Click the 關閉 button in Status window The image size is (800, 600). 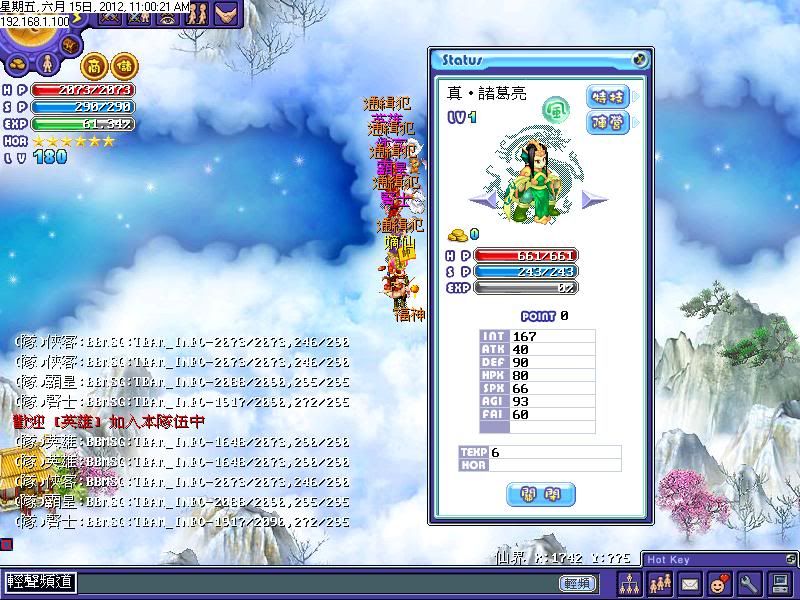(541, 493)
